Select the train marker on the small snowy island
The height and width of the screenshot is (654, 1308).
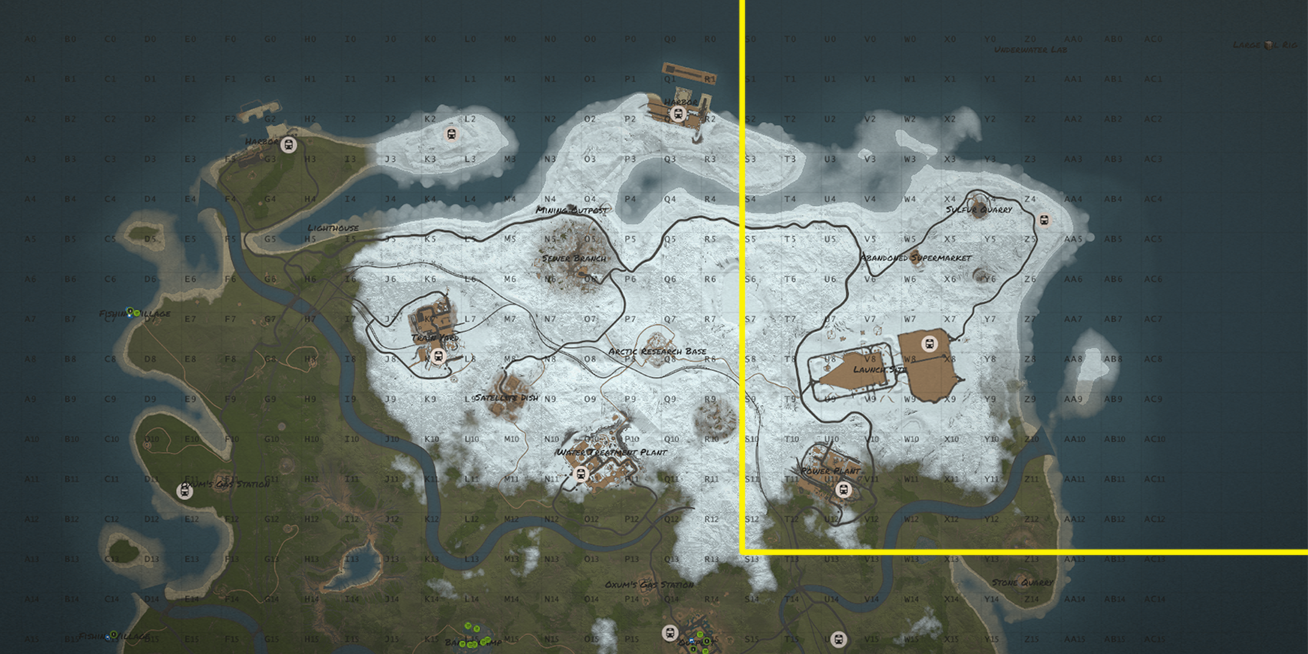click(x=451, y=133)
